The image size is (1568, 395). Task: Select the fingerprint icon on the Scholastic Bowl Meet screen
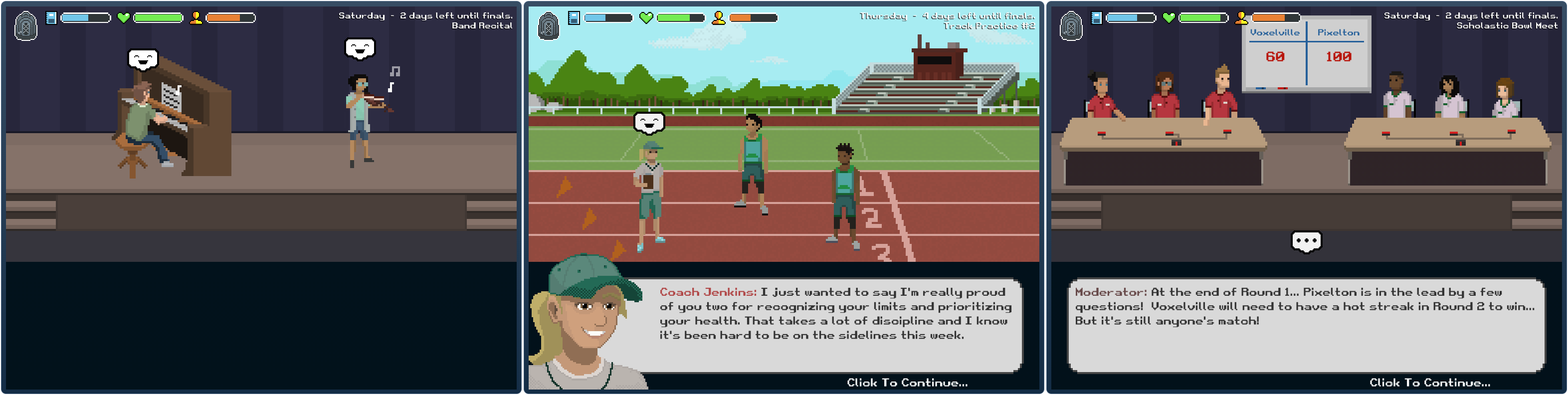[x=1071, y=26]
